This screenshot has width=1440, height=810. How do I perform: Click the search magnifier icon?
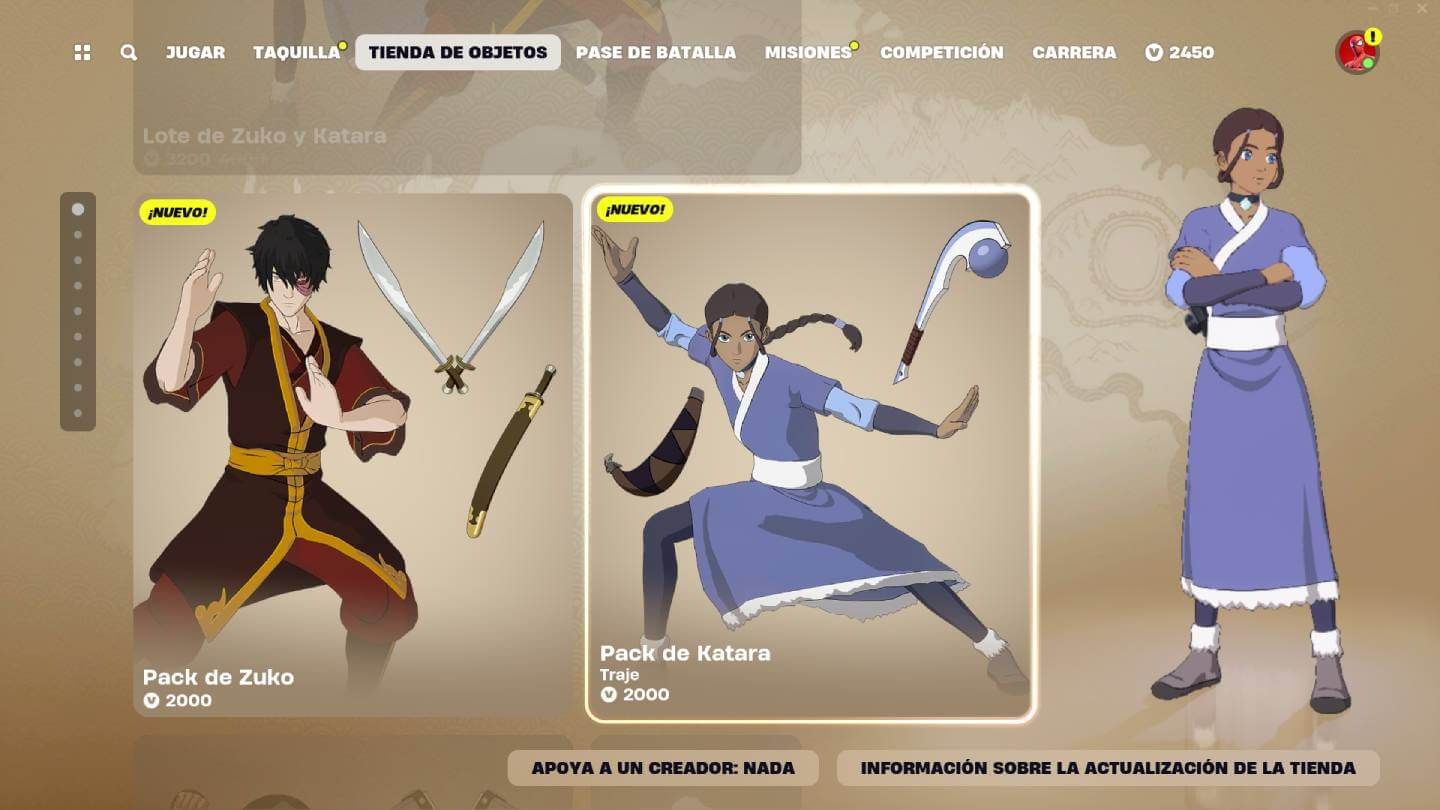point(128,52)
